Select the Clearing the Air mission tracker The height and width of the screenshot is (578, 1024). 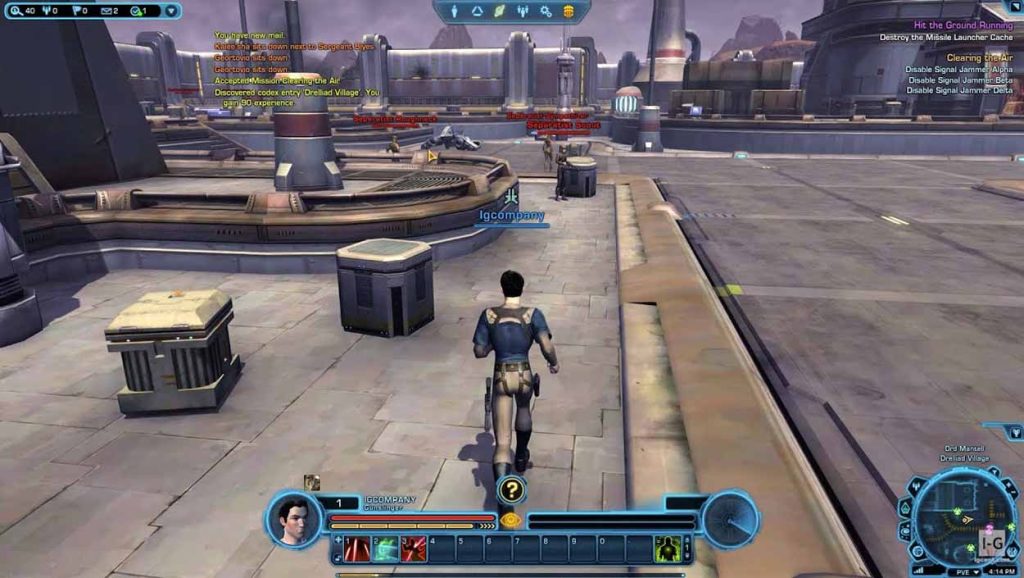(978, 58)
